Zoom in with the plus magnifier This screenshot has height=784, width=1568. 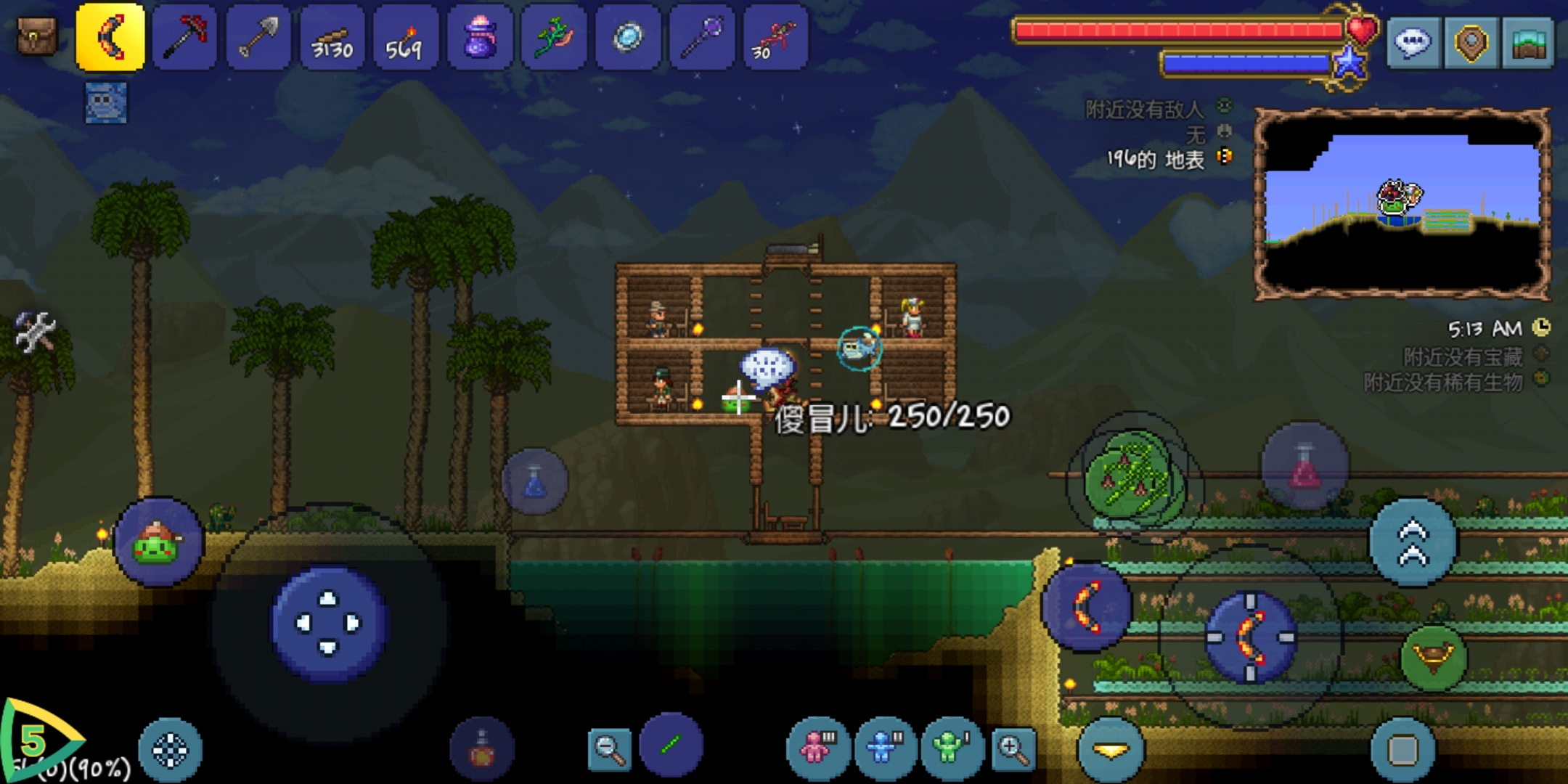(x=1013, y=748)
